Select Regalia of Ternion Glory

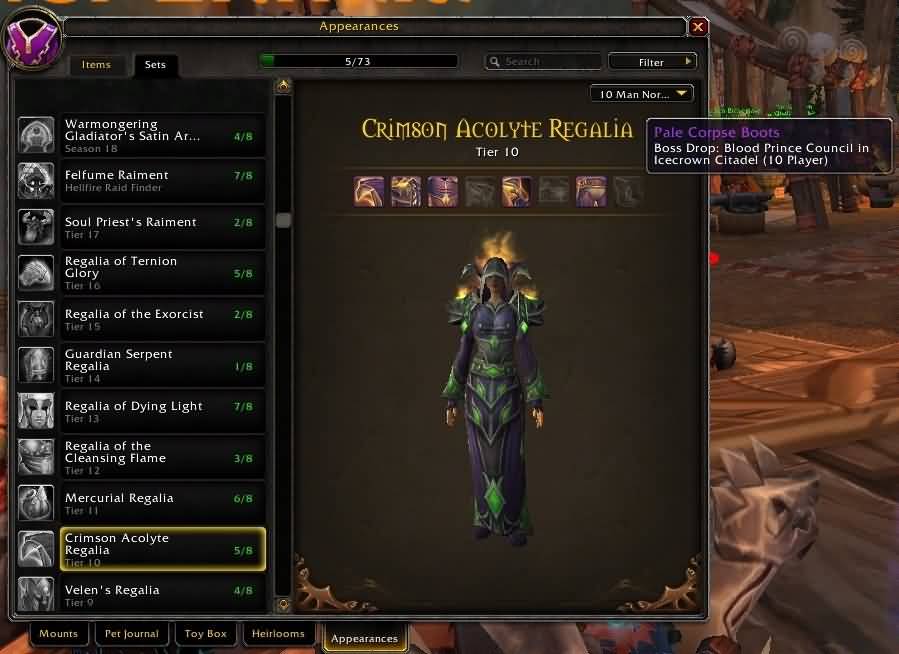142,273
